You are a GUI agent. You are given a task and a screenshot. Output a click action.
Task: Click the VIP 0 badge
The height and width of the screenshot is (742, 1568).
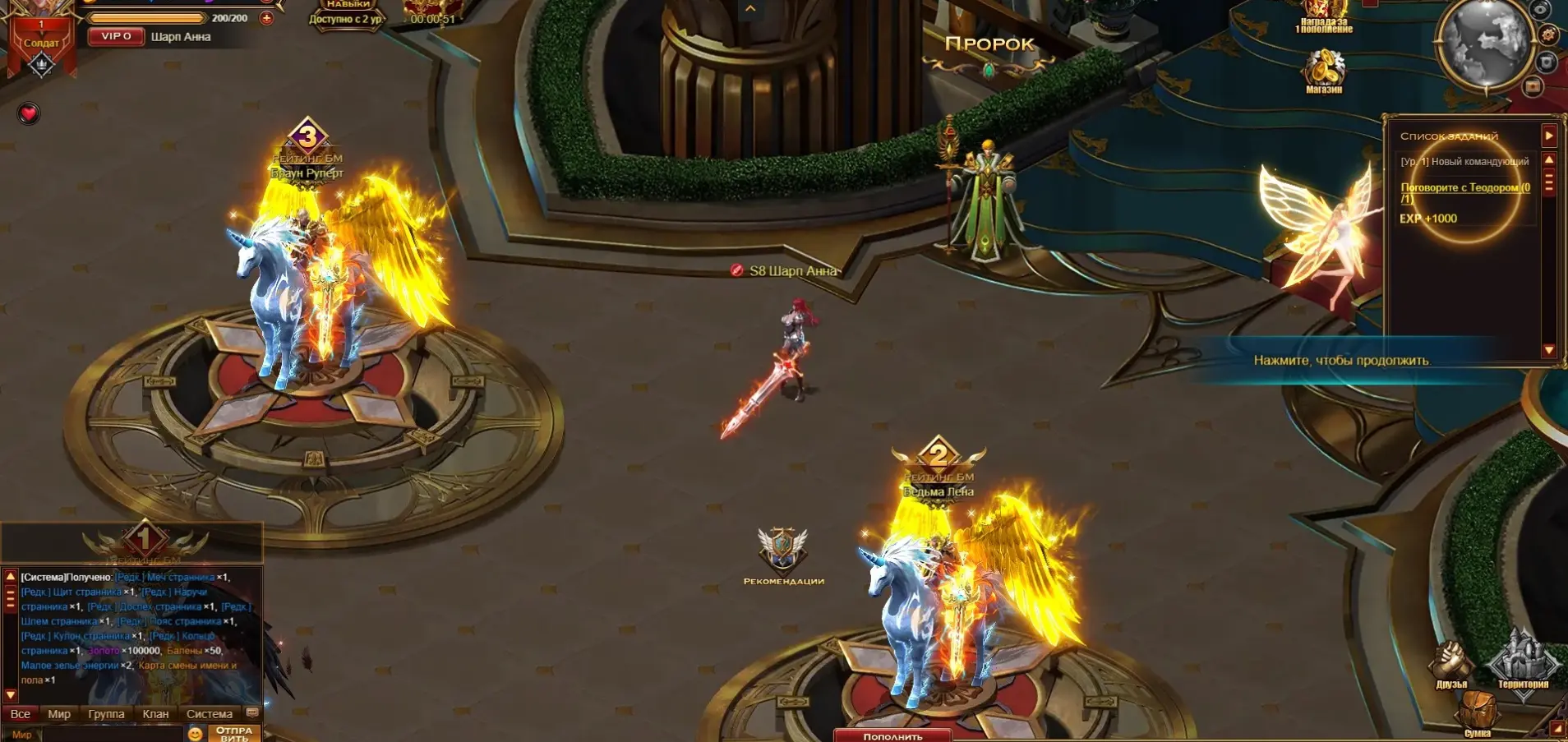click(116, 36)
